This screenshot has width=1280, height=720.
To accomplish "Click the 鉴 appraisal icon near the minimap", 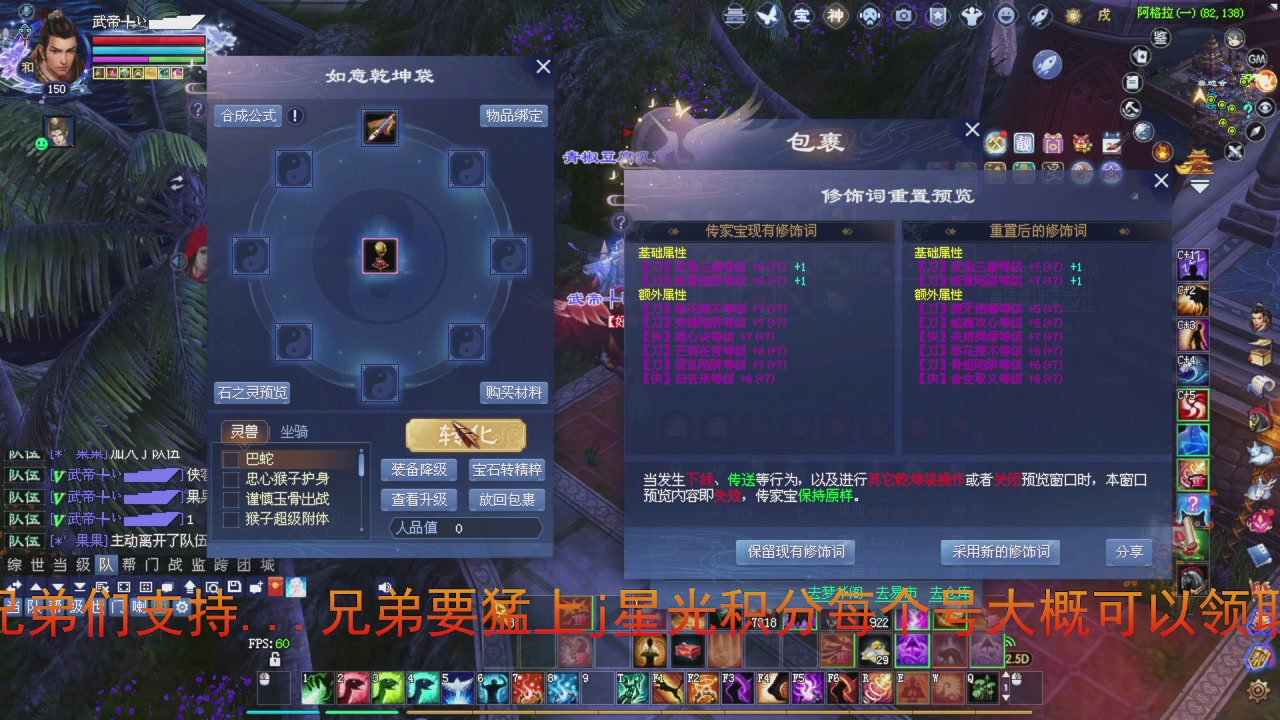I will [1161, 38].
